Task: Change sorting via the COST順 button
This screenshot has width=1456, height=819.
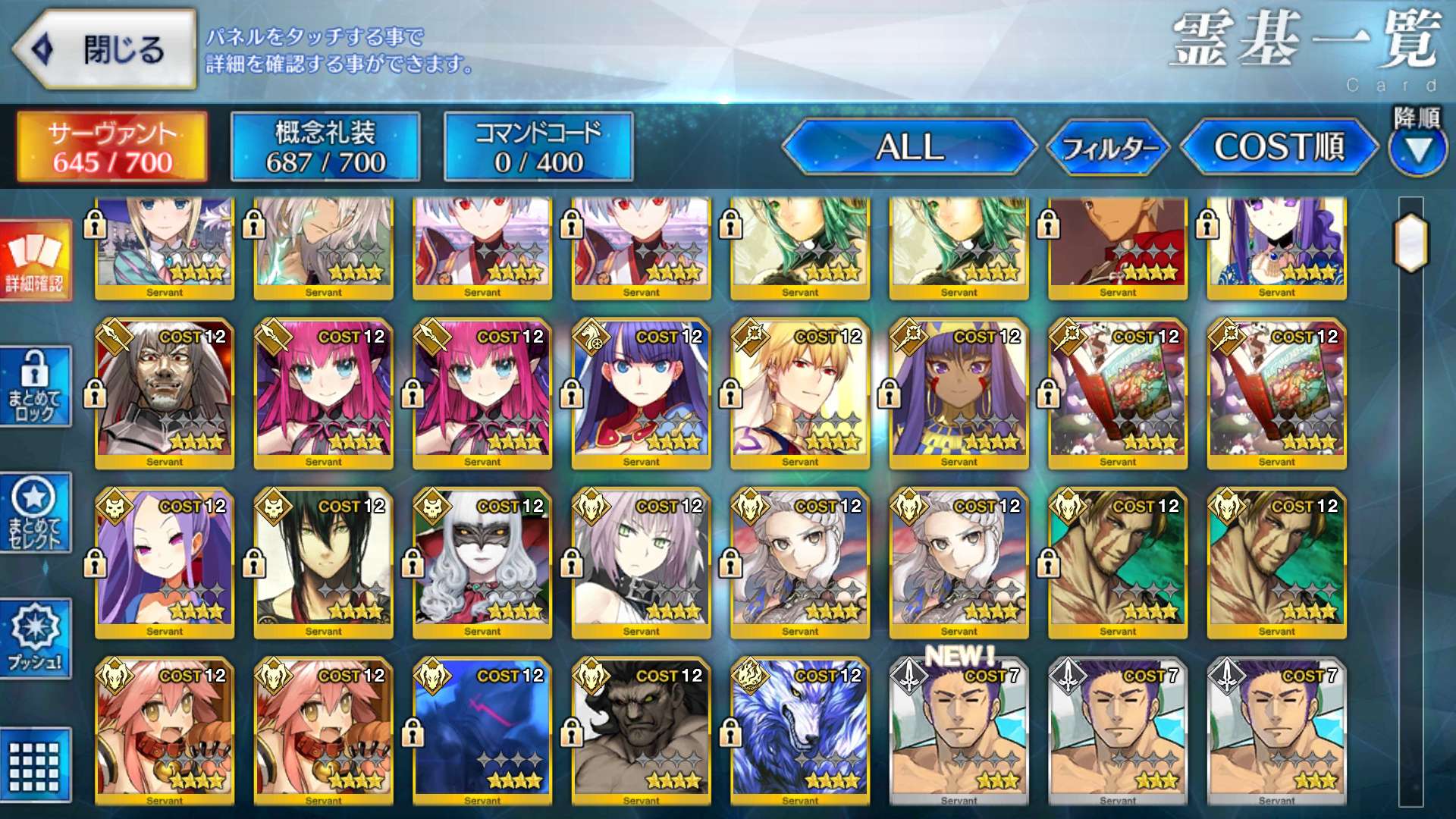Action: click(x=1279, y=147)
